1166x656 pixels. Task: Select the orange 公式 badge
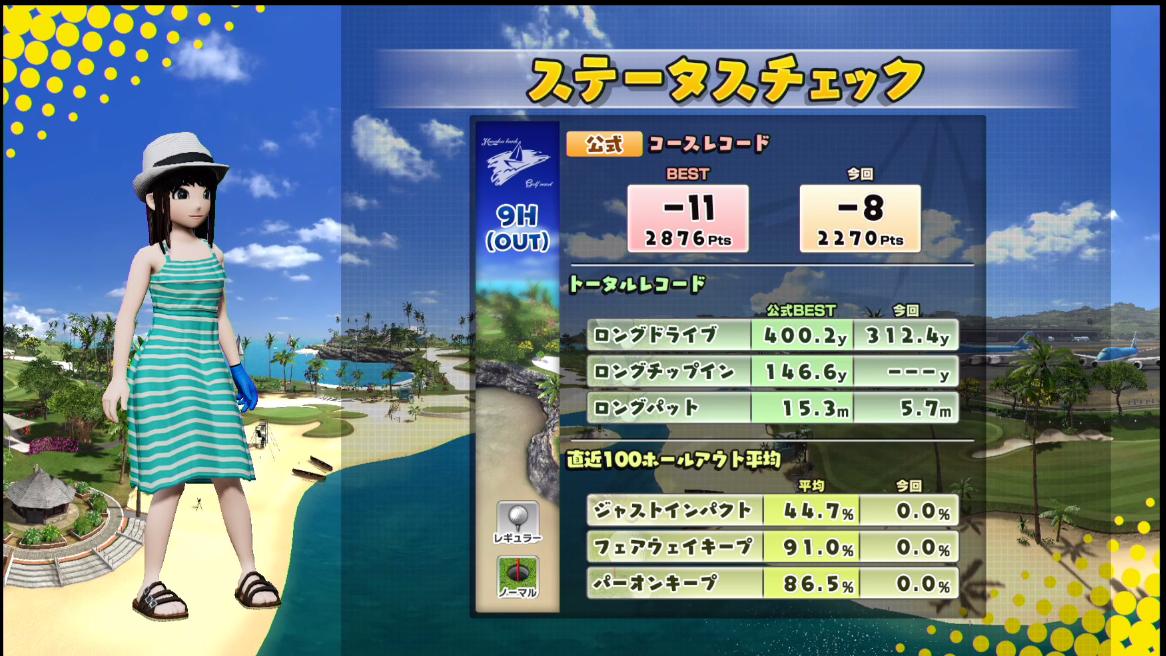(x=604, y=144)
